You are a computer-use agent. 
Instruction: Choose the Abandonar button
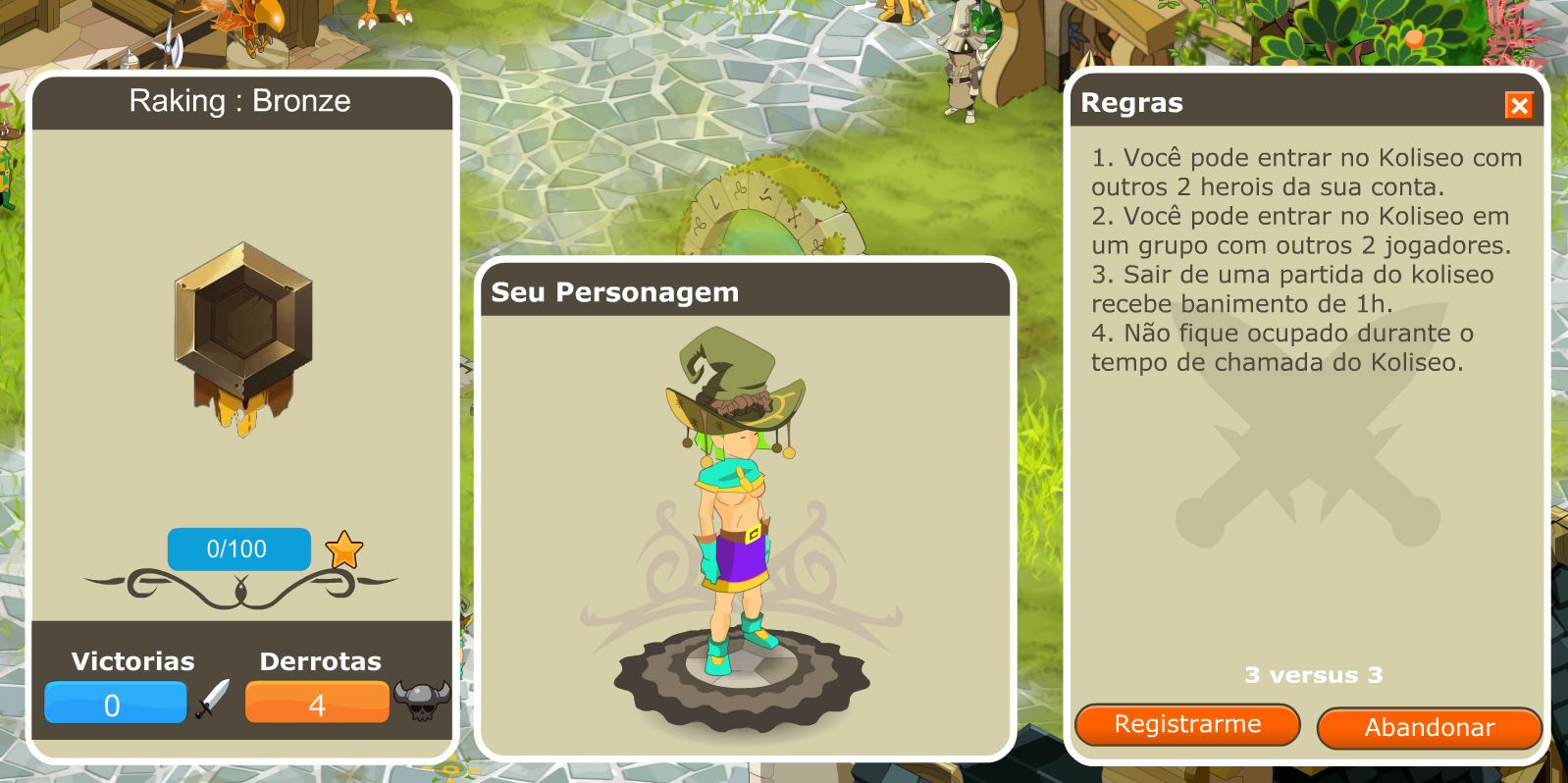pos(1429,728)
